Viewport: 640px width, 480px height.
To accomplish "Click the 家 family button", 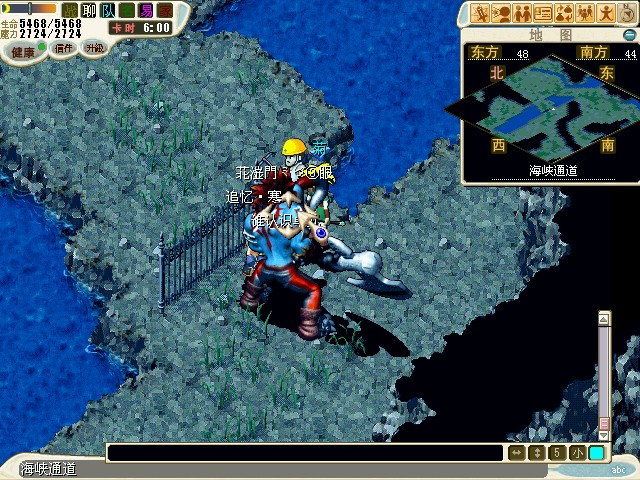I will coord(165,10).
